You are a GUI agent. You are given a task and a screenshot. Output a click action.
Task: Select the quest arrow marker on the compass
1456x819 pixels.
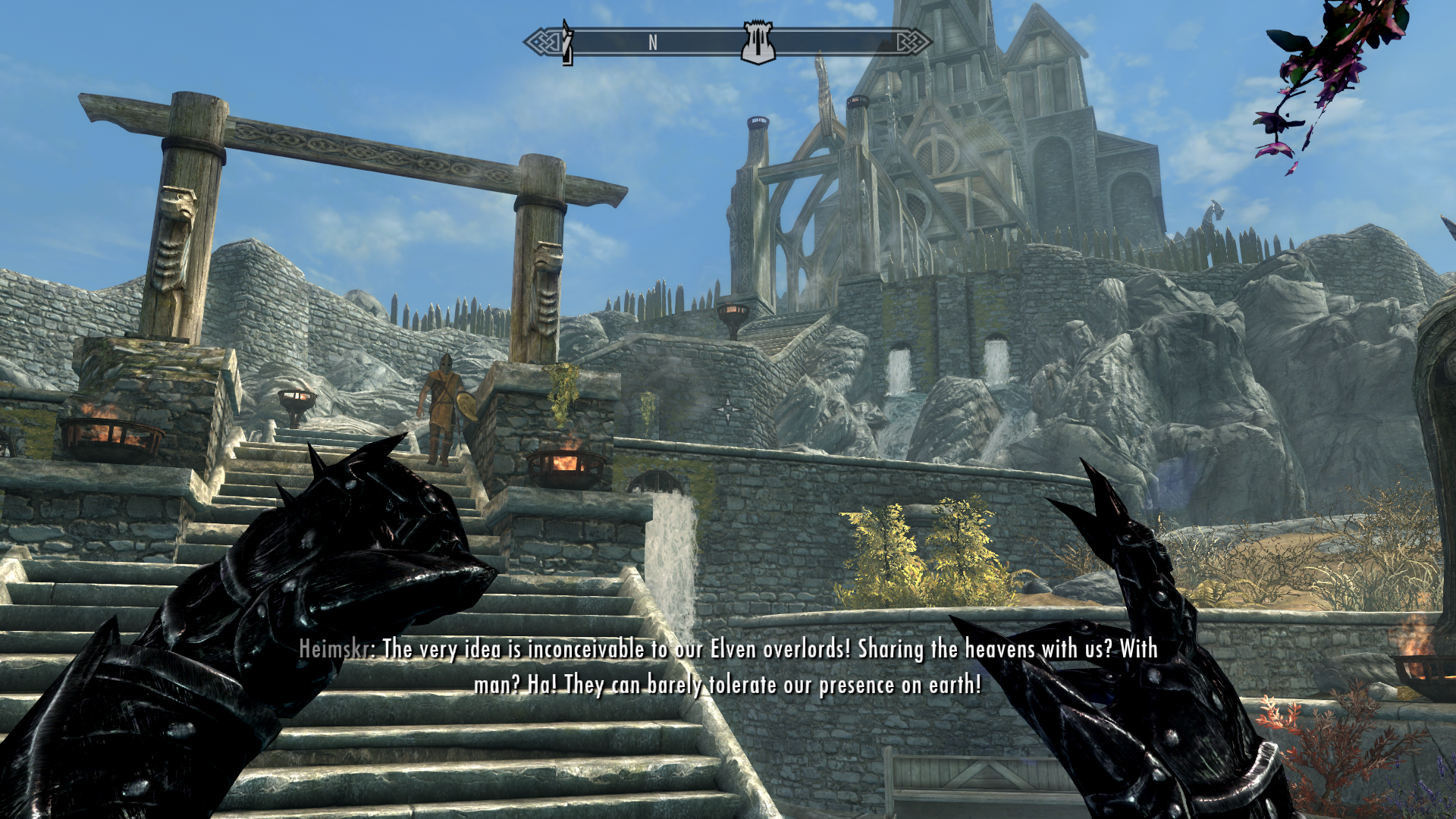(566, 43)
